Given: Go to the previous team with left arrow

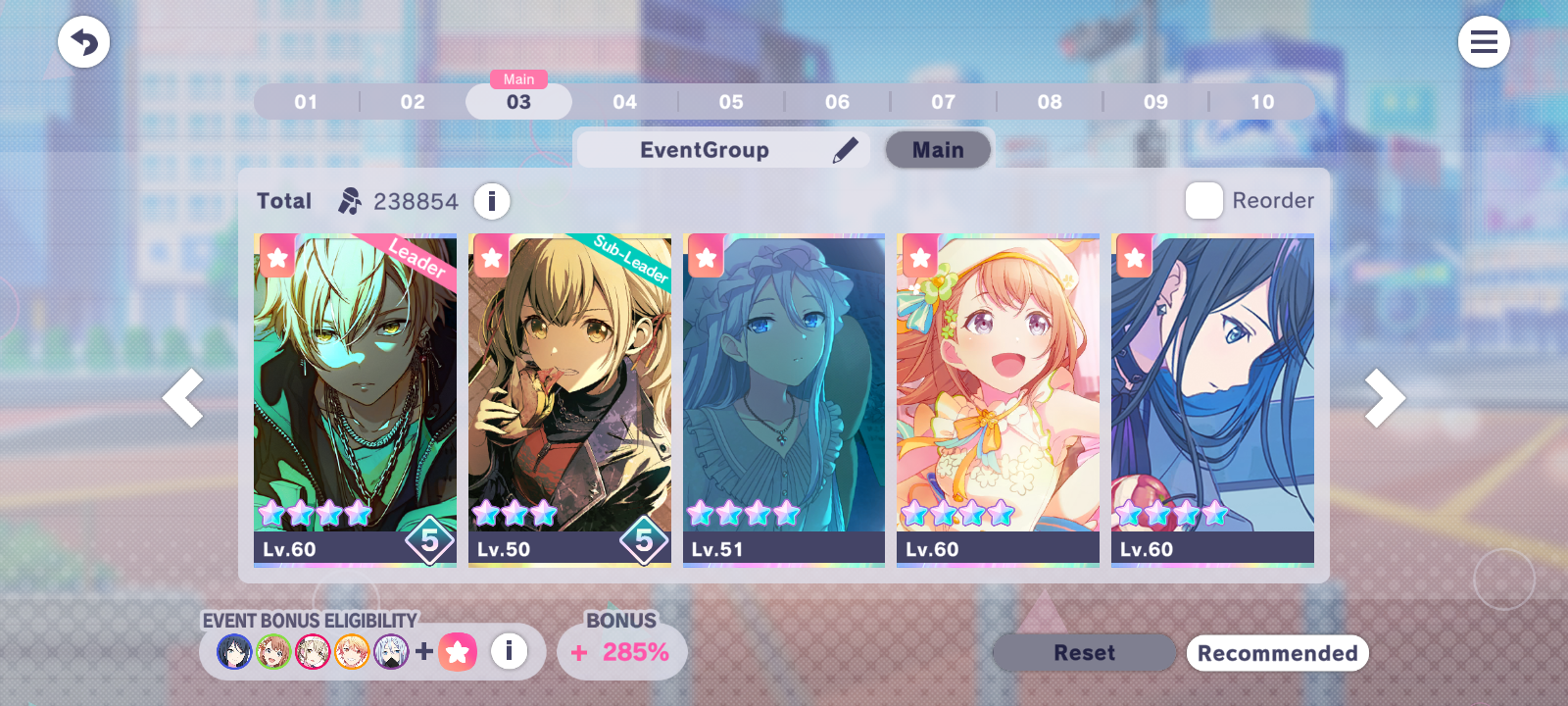Looking at the screenshot, I should (183, 398).
